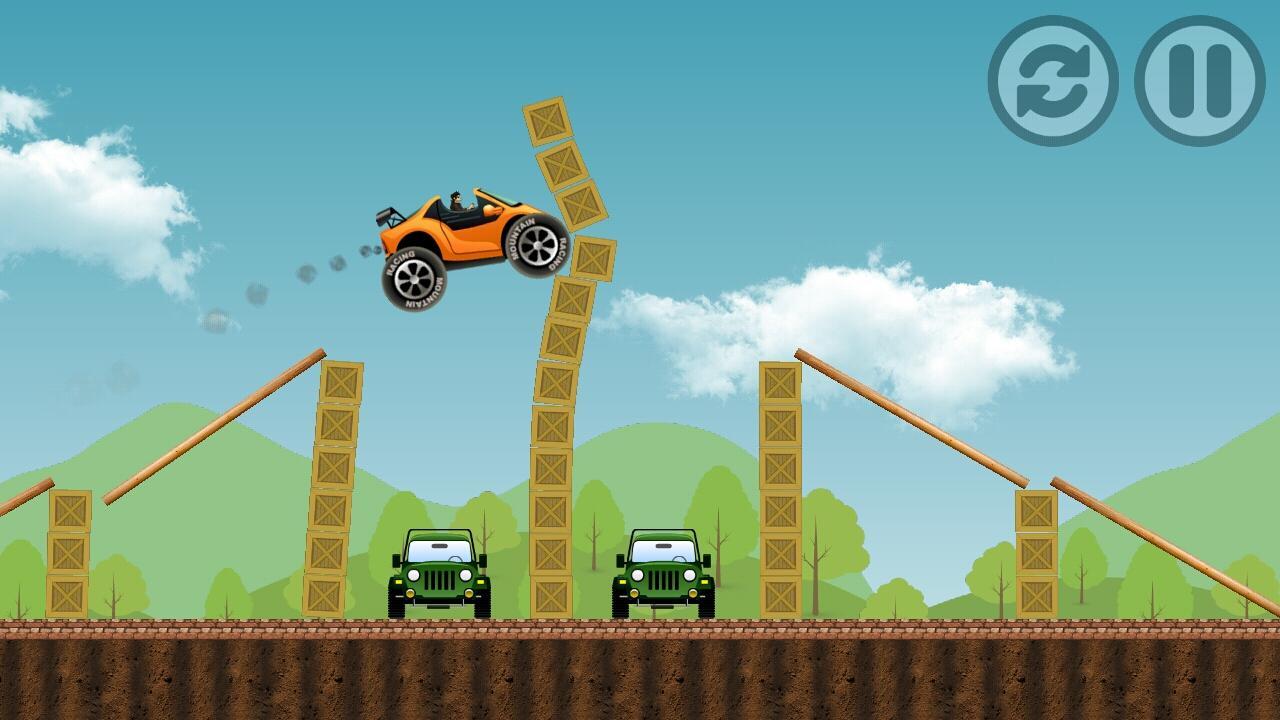Click the windshield of the left jeep
The width and height of the screenshot is (1280, 720).
437,550
